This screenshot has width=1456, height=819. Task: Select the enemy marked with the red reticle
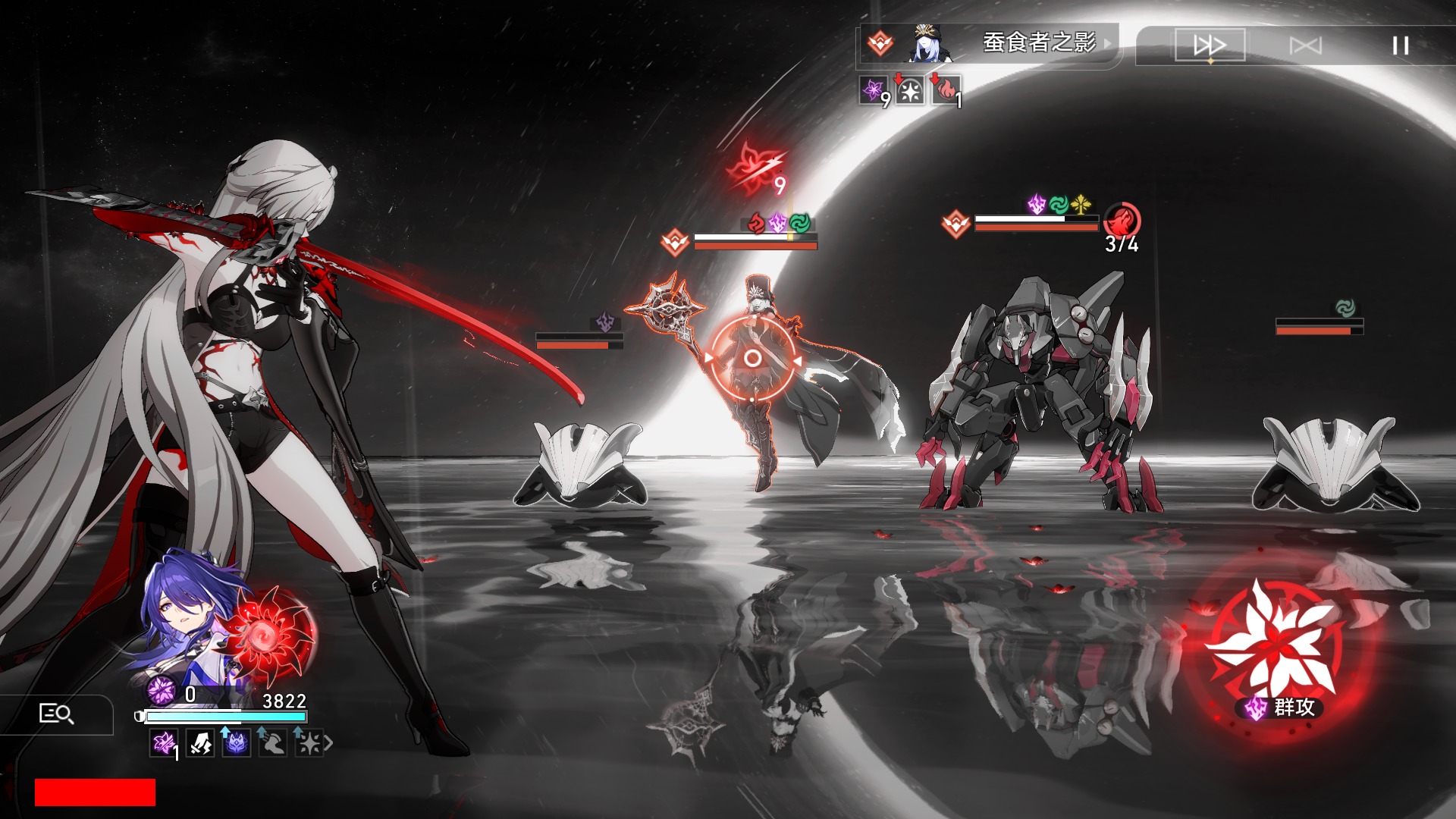coord(752,358)
